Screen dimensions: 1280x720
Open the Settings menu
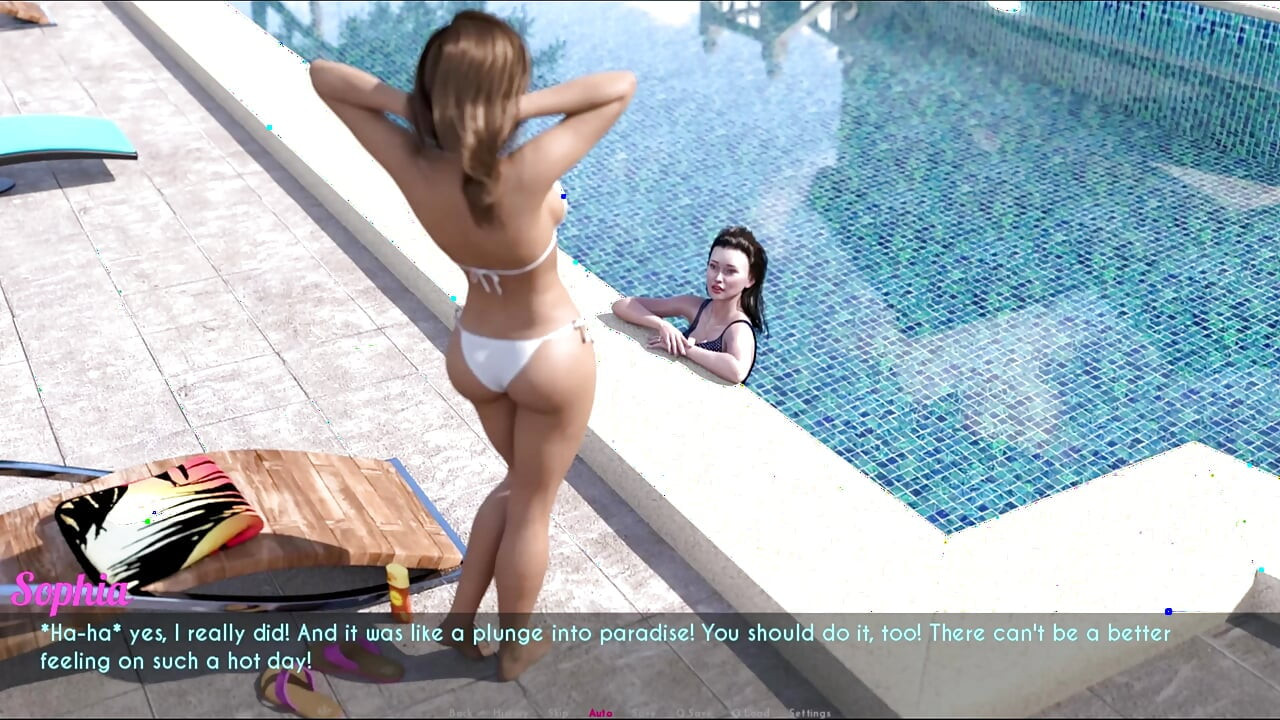point(808,713)
